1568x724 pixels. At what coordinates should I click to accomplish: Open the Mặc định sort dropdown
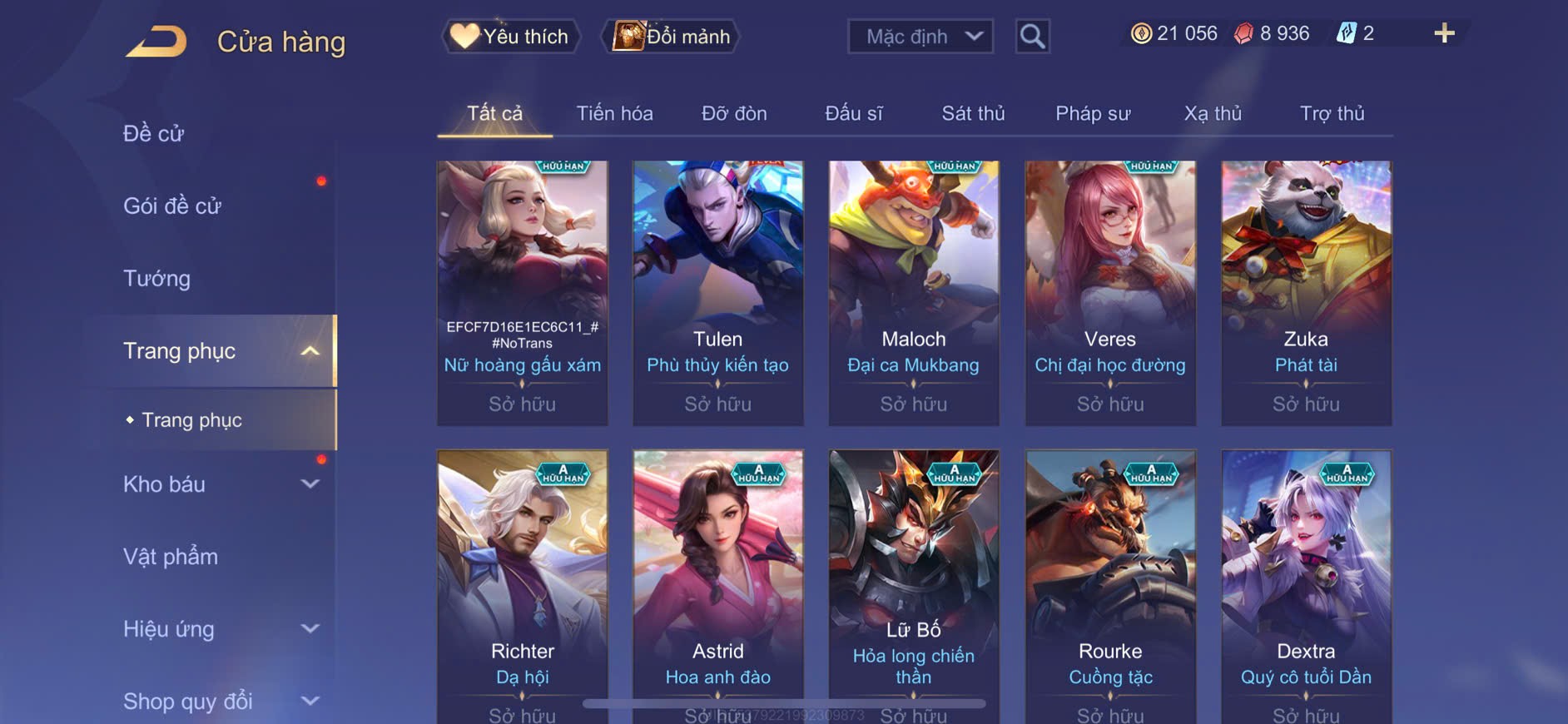[920, 37]
